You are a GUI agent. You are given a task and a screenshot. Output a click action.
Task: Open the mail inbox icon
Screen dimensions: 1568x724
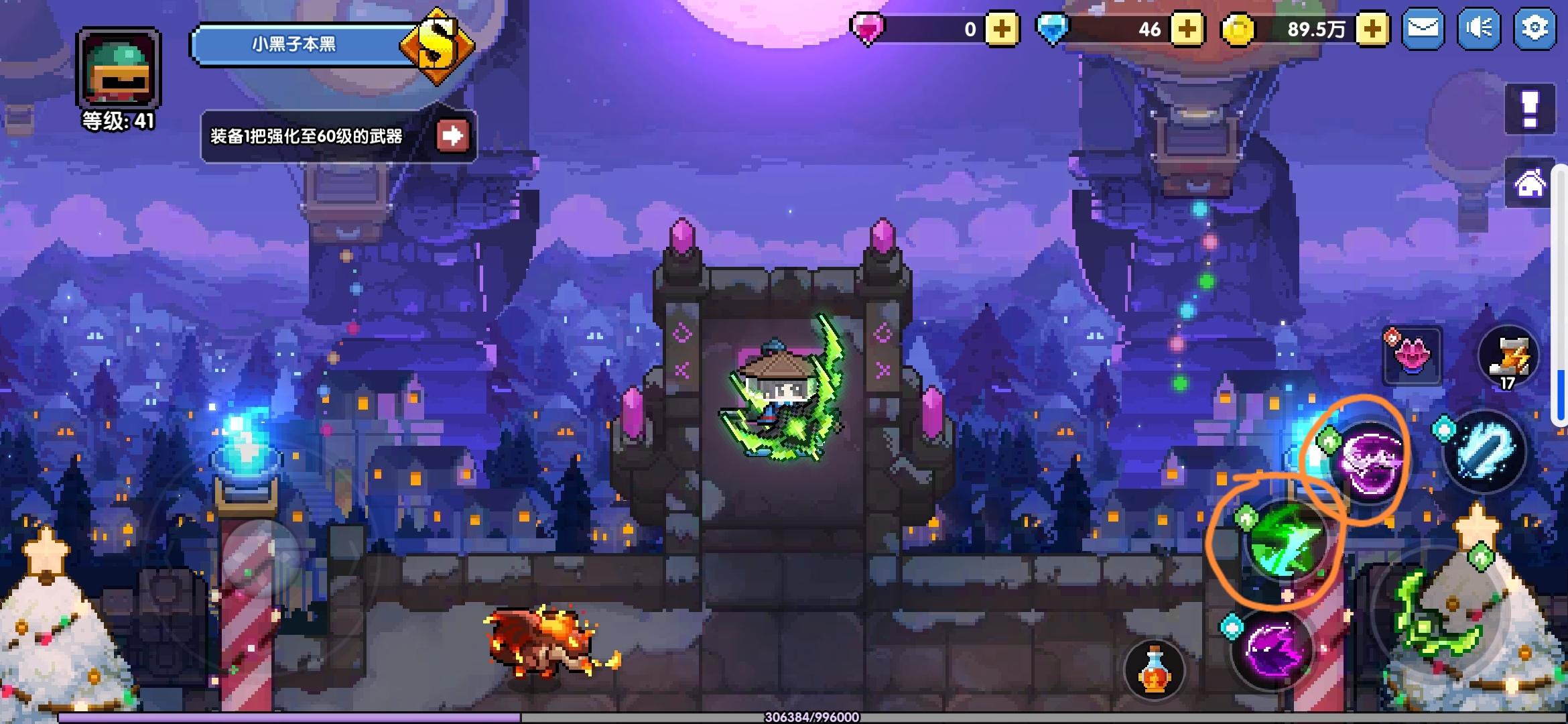pyautogui.click(x=1423, y=28)
